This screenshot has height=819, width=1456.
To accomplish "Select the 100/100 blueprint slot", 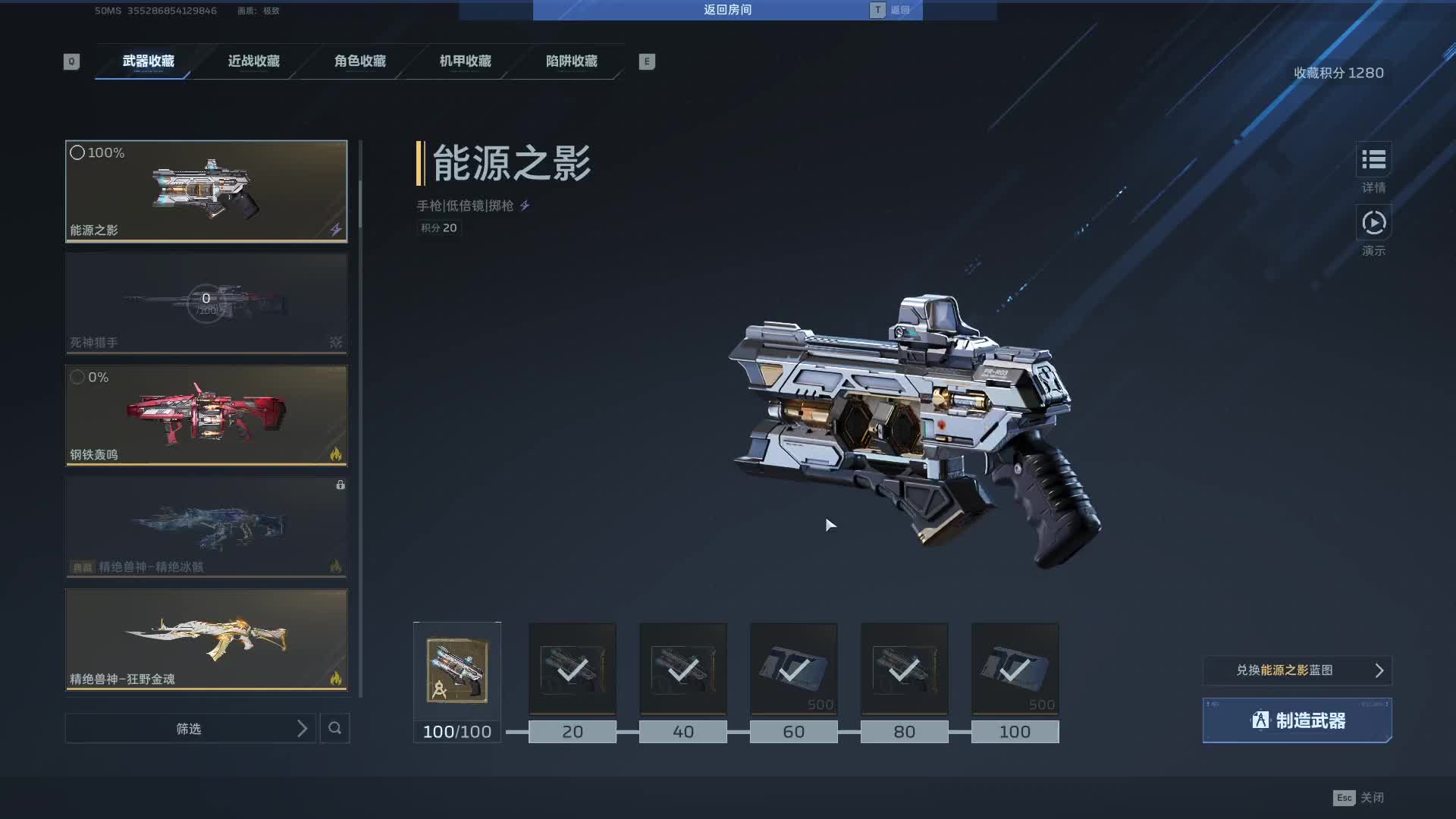I will point(457,671).
